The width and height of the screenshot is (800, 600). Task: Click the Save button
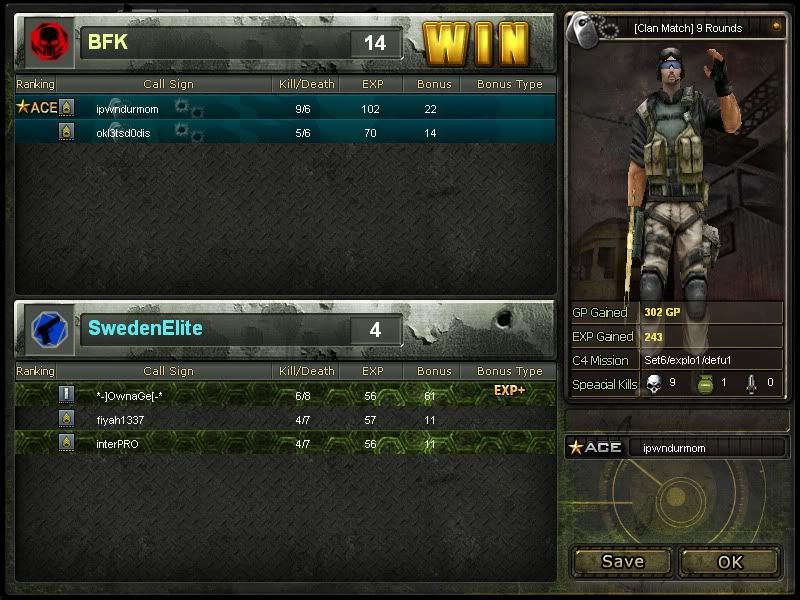tap(622, 562)
